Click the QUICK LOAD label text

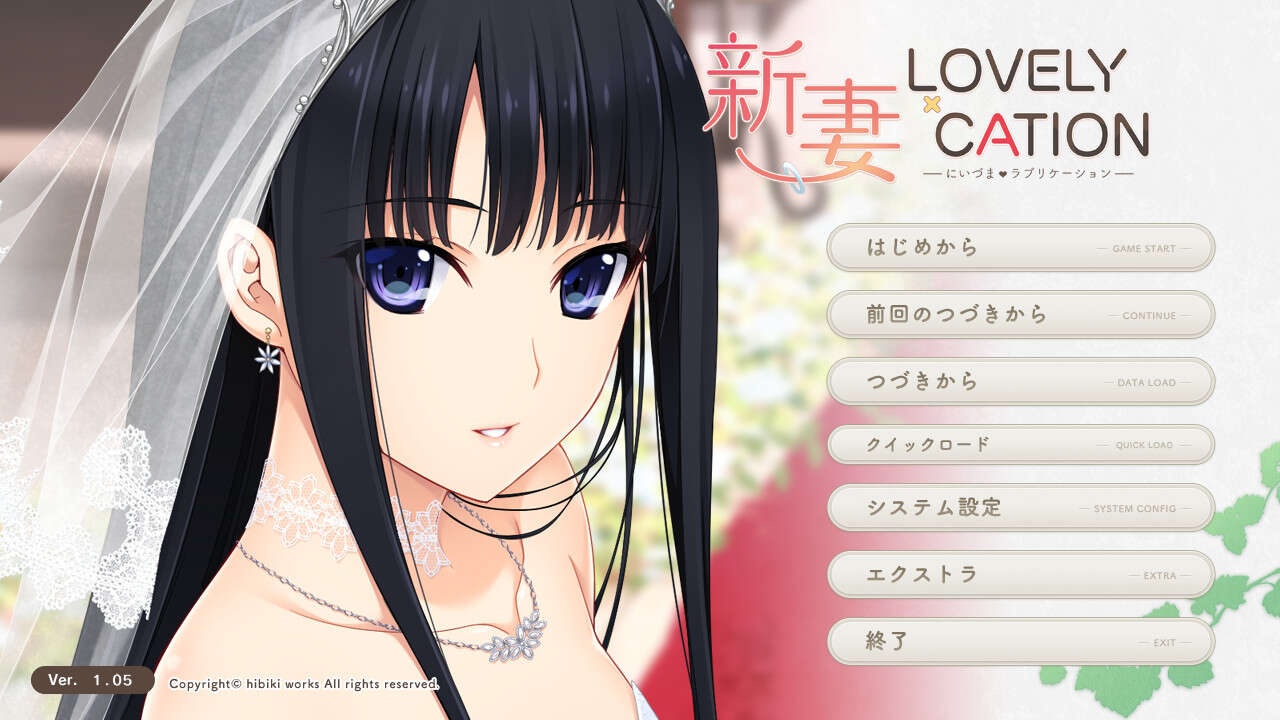click(1147, 447)
